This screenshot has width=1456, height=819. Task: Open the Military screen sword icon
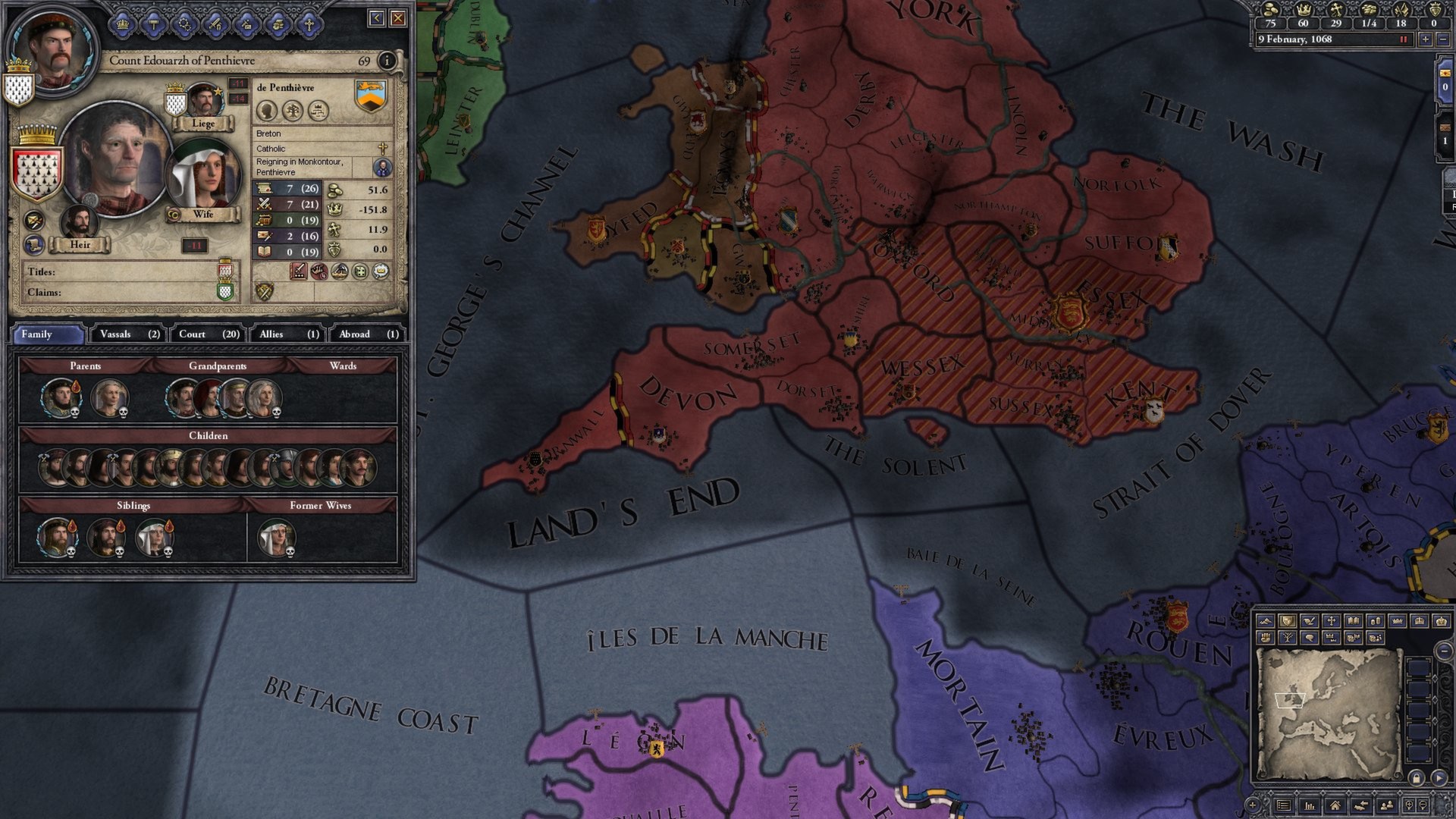coord(215,24)
